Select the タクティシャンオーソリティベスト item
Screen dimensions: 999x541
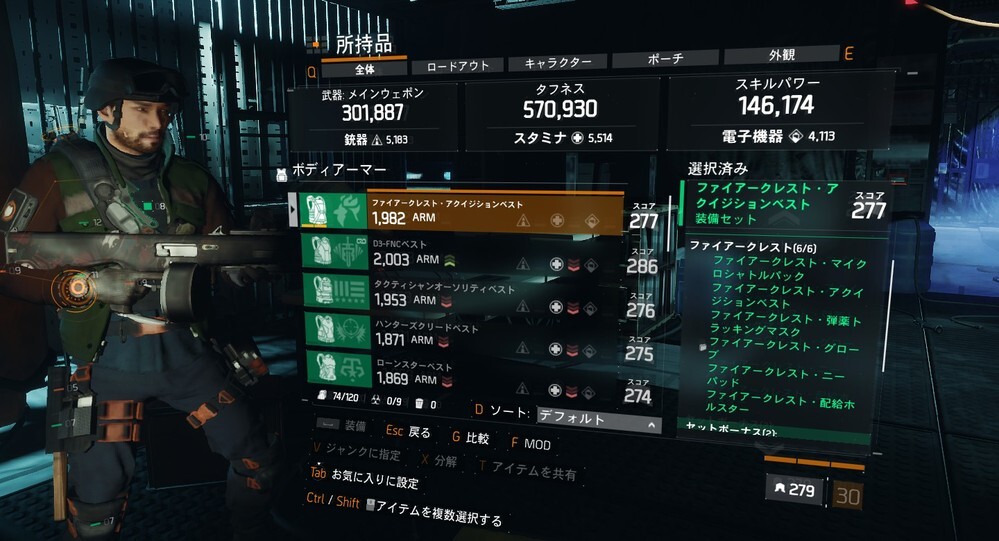pyautogui.click(x=465, y=294)
